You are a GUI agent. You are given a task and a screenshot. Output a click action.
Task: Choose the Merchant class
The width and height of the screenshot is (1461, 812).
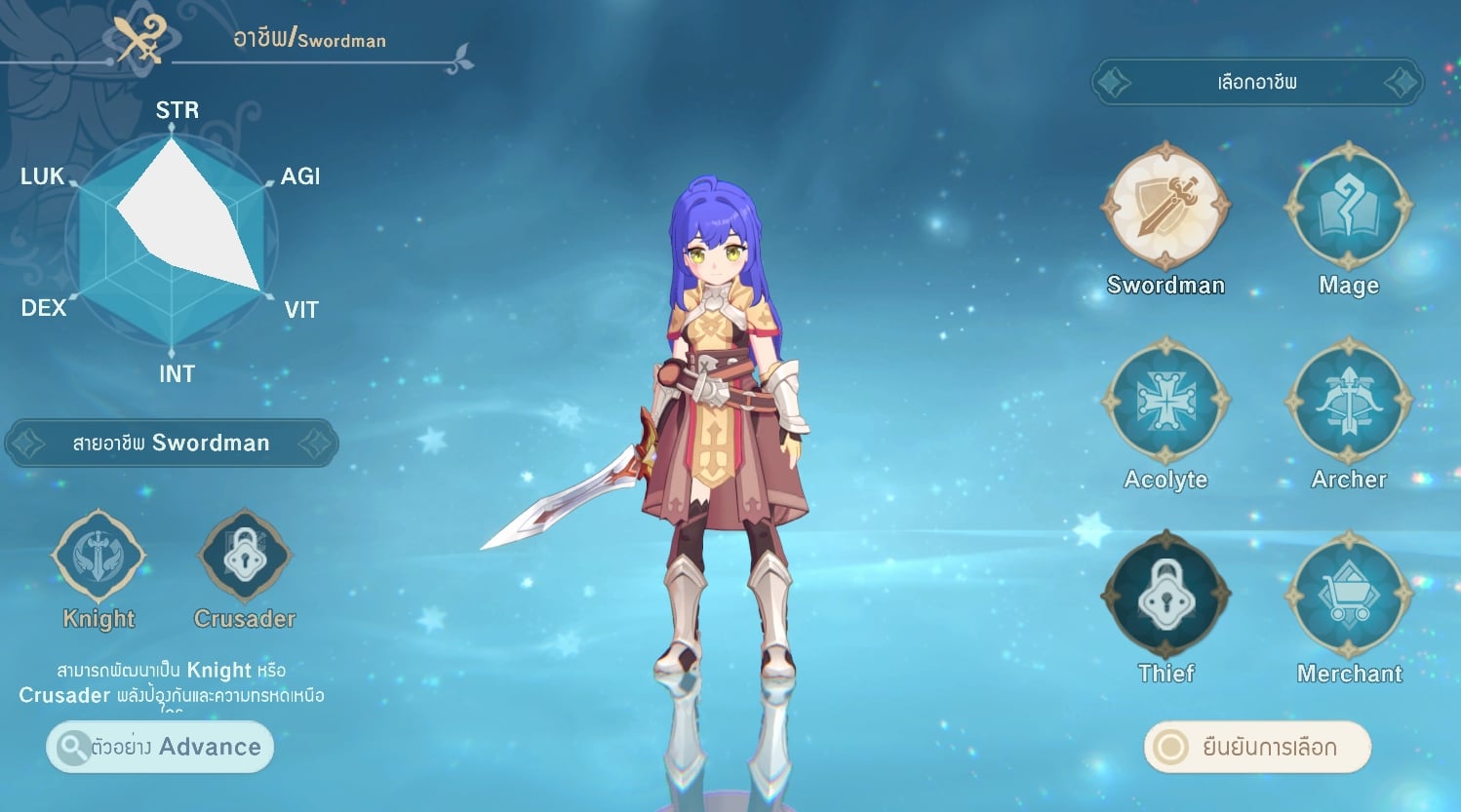(x=1349, y=595)
